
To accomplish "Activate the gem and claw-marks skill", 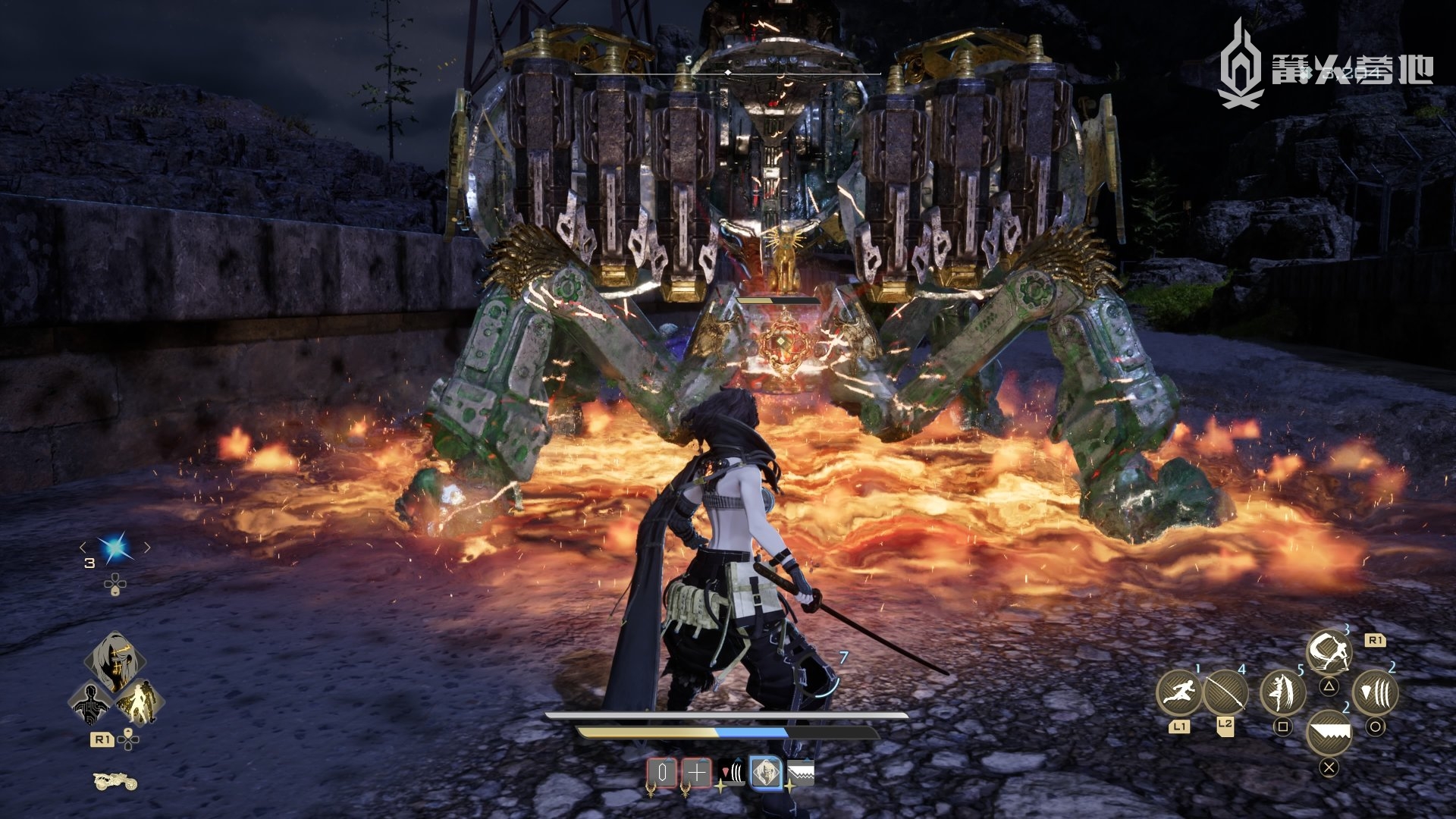I will click(1375, 692).
